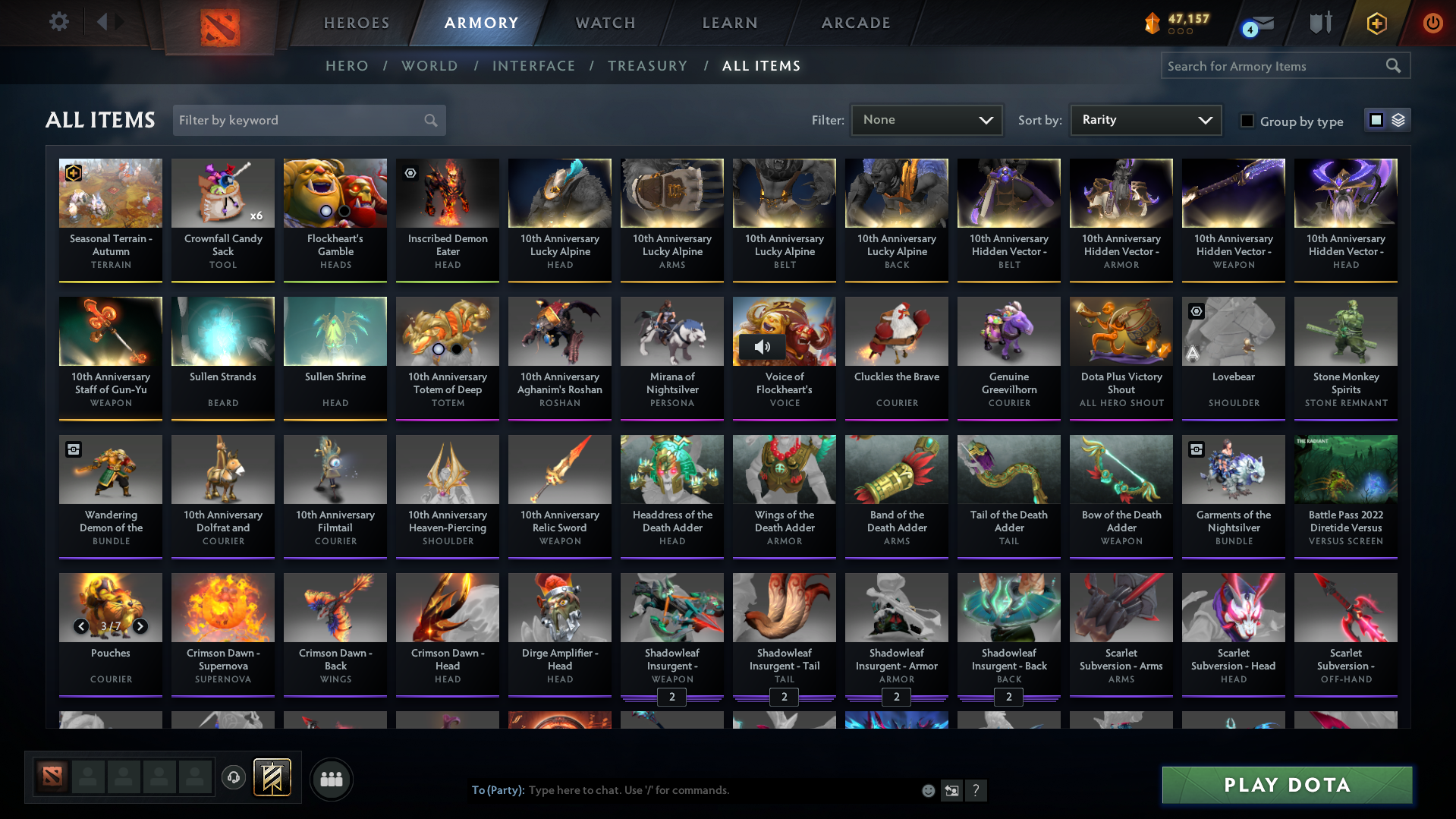Viewport: 1456px width, 819px height.
Task: Open the HERO armory category link
Action: coord(347,66)
